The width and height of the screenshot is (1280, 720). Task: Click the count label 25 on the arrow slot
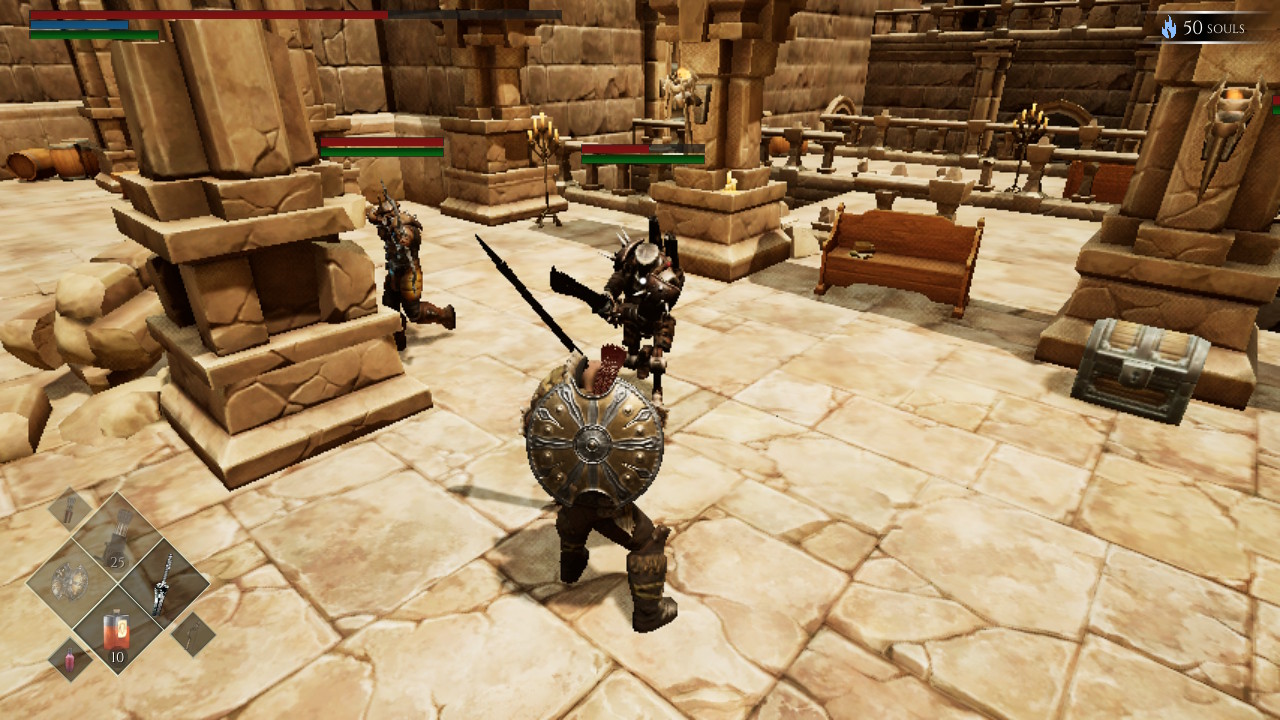[x=117, y=562]
